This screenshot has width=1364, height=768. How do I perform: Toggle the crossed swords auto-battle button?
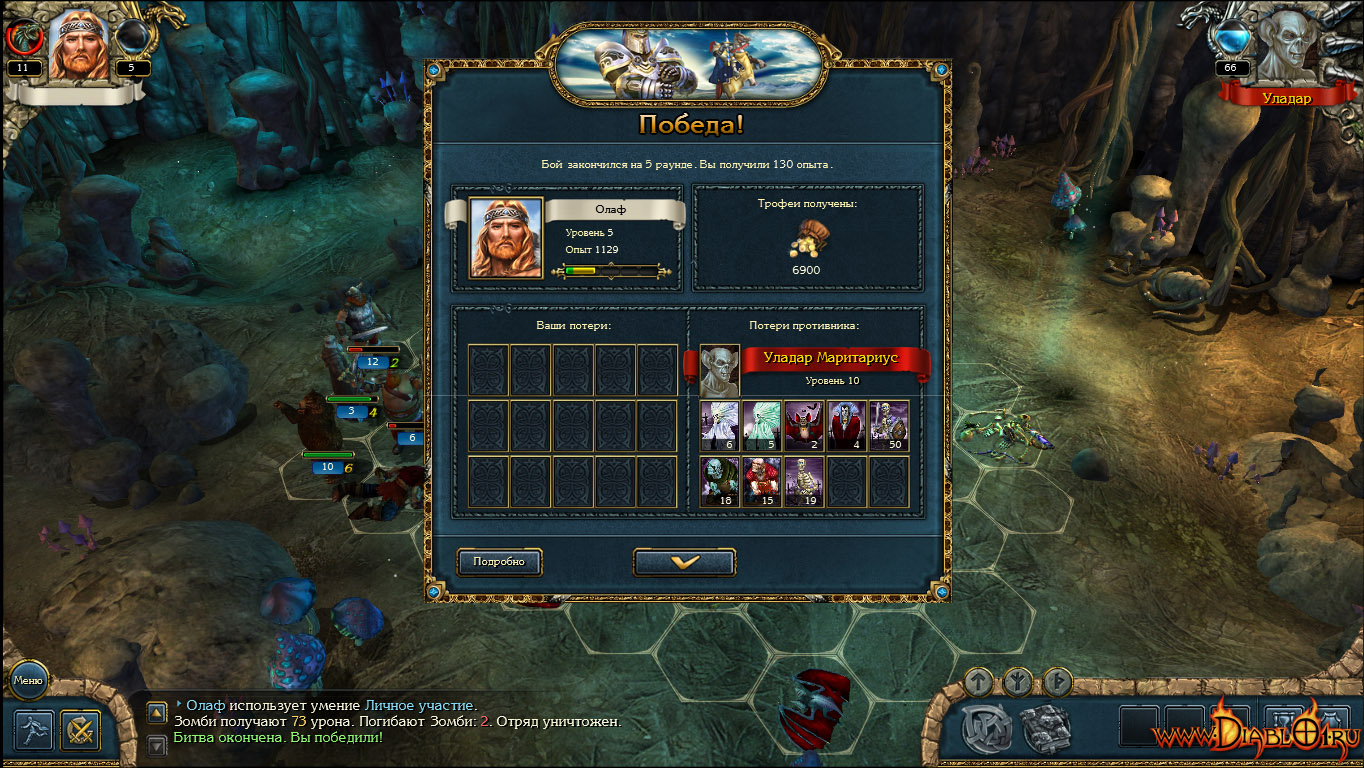click(x=79, y=730)
